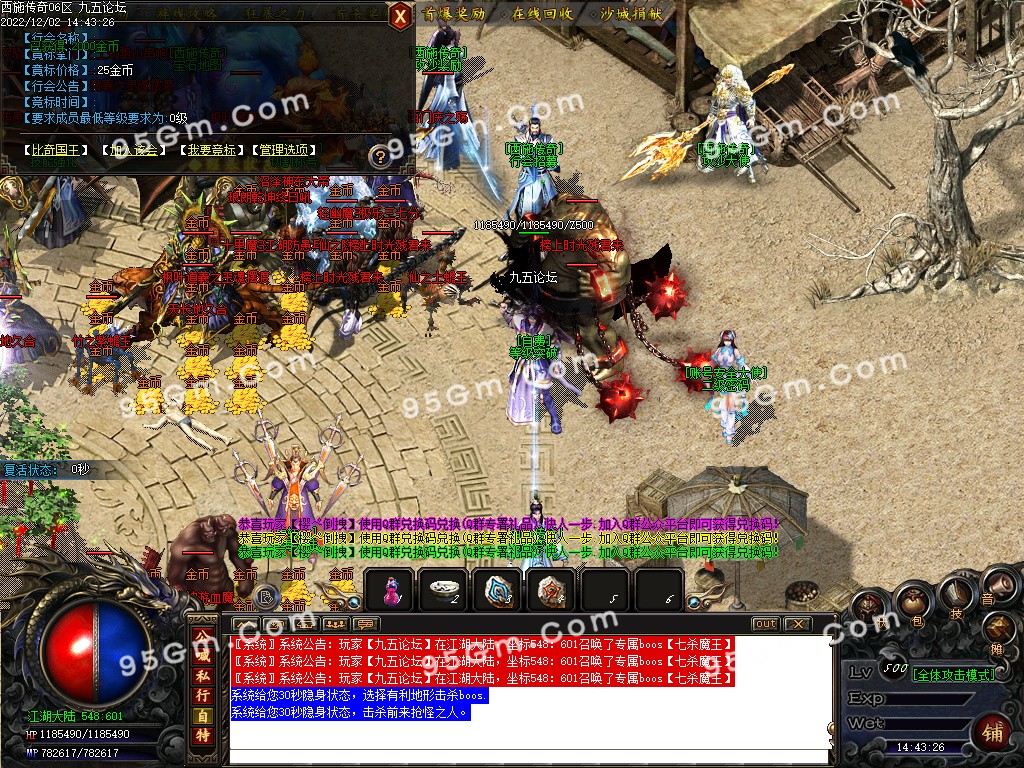Open the 比奇国王 link
Screen dimensions: 1024x768
[57, 150]
